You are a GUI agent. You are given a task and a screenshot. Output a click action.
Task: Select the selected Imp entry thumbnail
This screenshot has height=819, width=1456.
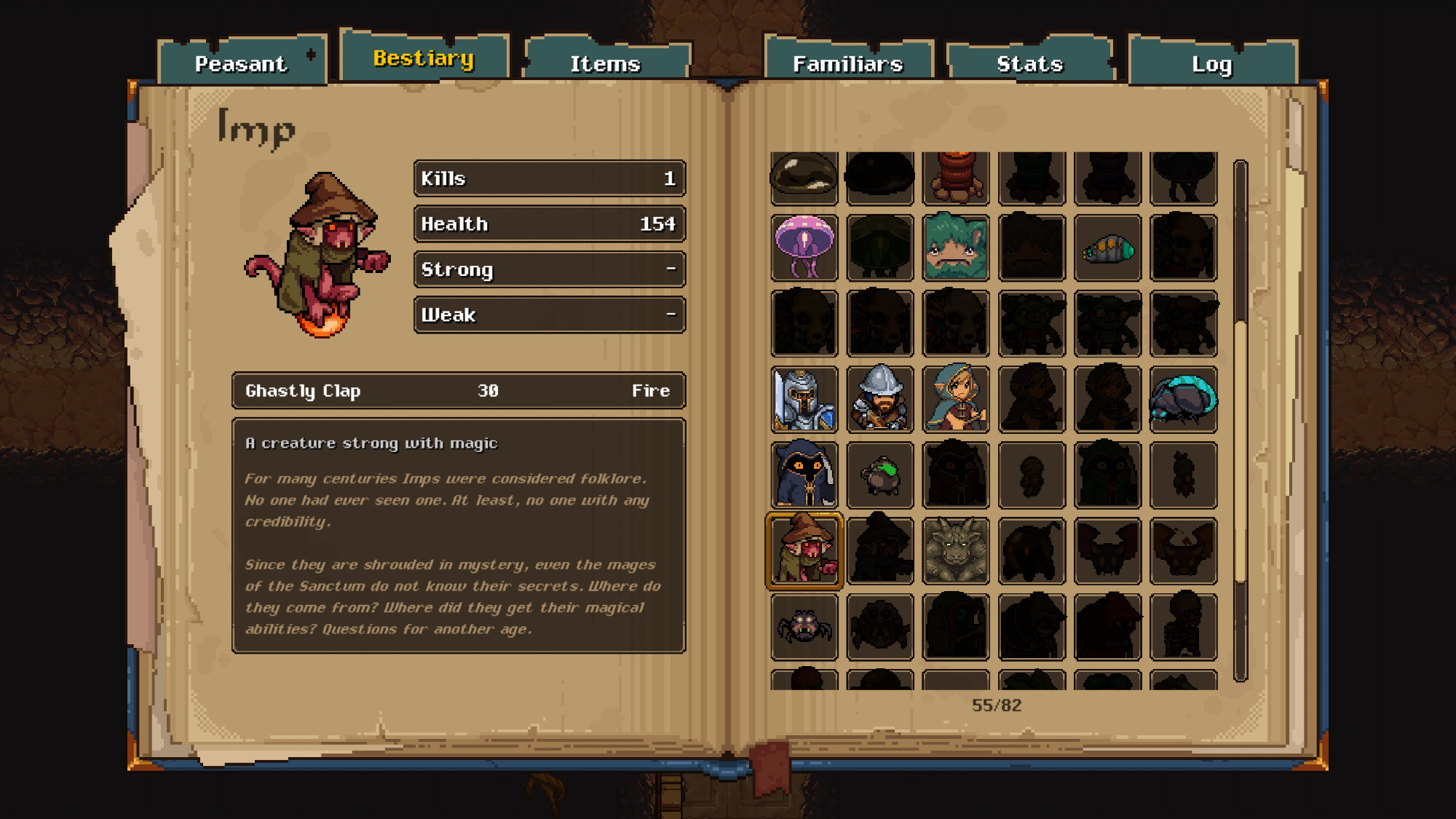pos(804,550)
